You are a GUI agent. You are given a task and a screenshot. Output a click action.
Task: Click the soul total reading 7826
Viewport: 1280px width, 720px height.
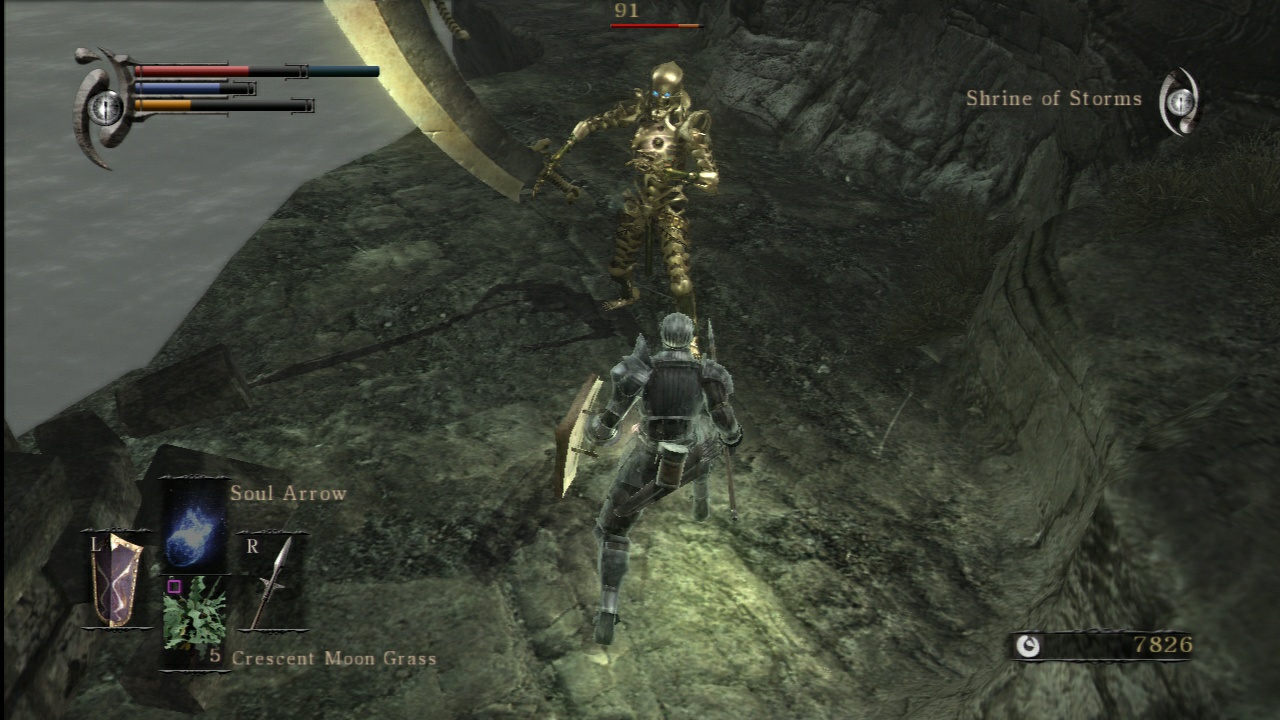(x=1164, y=646)
